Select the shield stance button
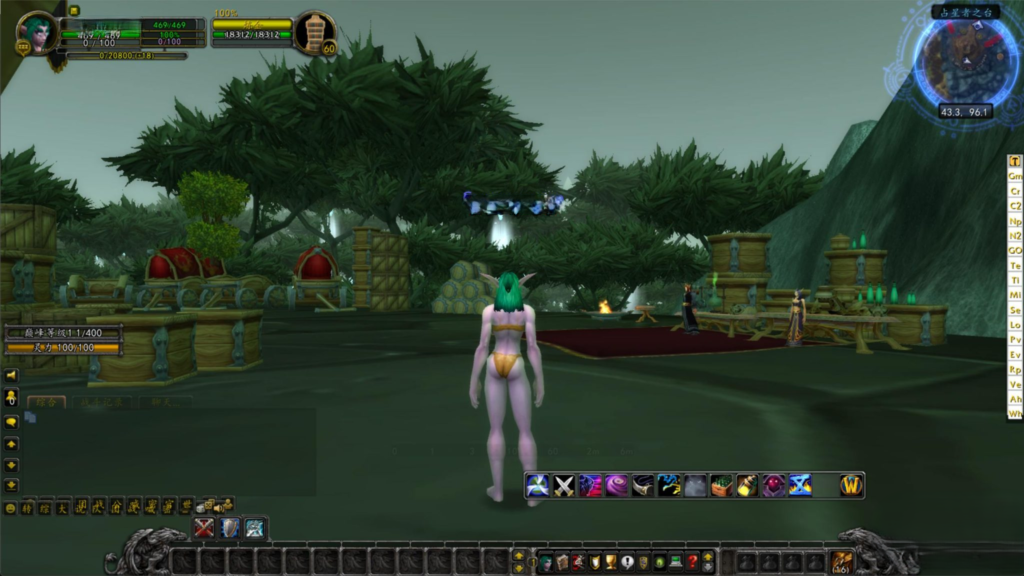 [230, 528]
